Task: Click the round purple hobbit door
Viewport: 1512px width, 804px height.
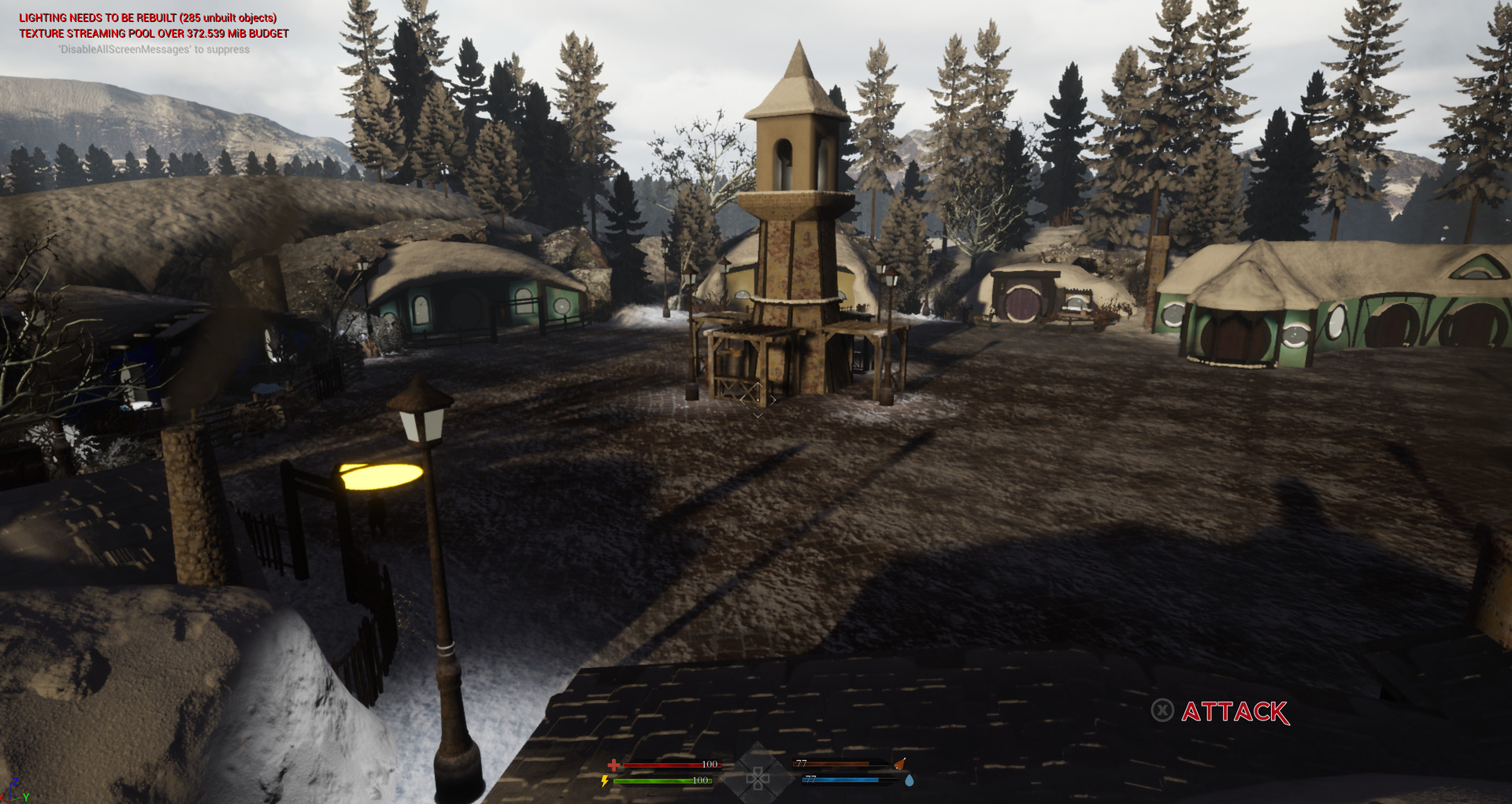Action: pos(1023,302)
